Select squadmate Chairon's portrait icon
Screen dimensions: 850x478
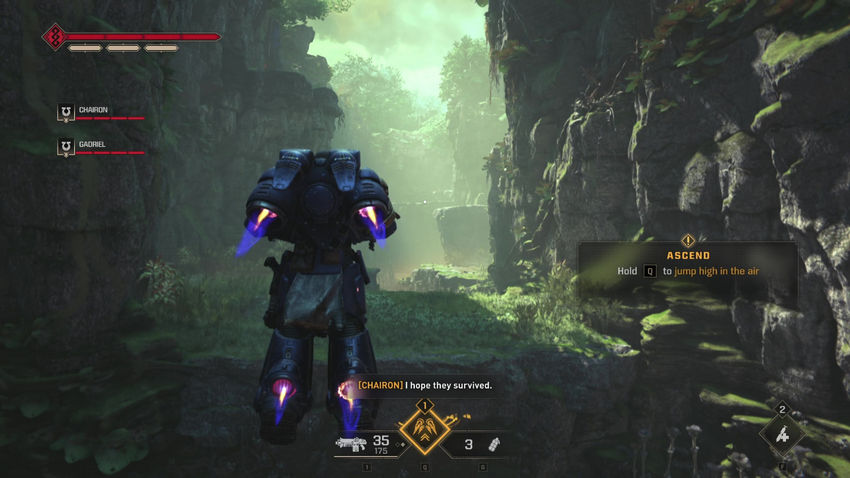click(66, 113)
